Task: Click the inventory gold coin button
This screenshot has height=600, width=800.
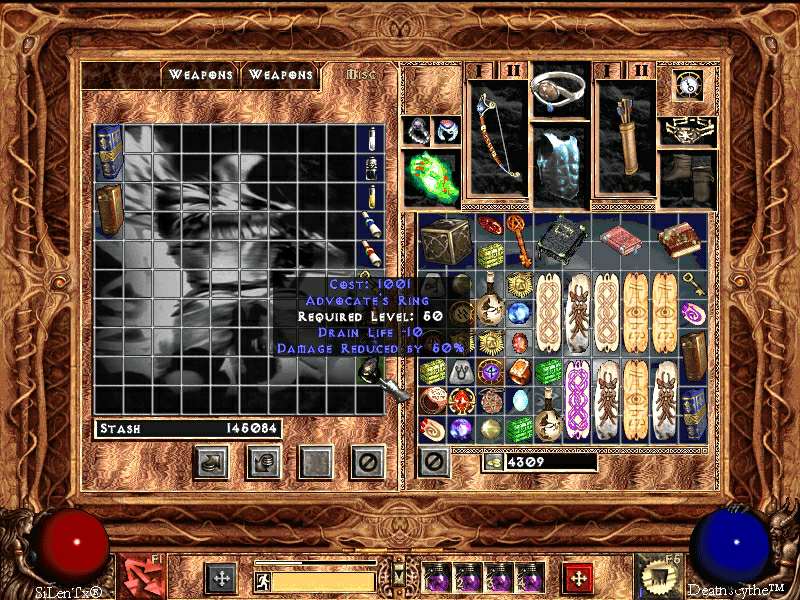Action: (x=491, y=462)
